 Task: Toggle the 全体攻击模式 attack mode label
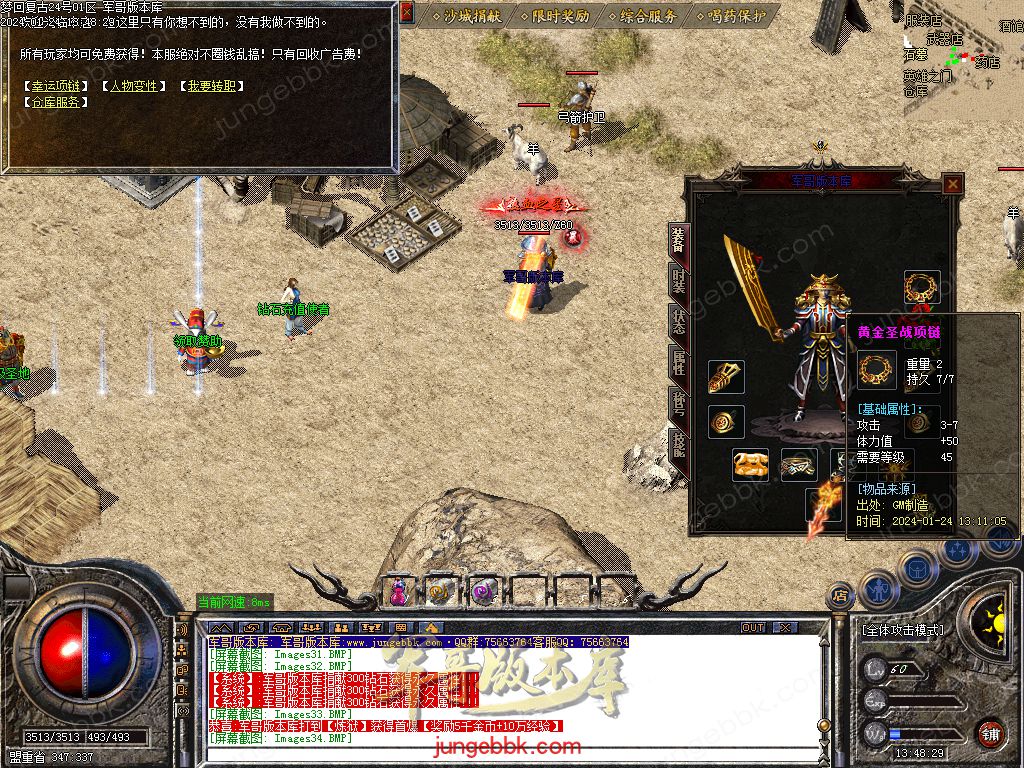902,631
